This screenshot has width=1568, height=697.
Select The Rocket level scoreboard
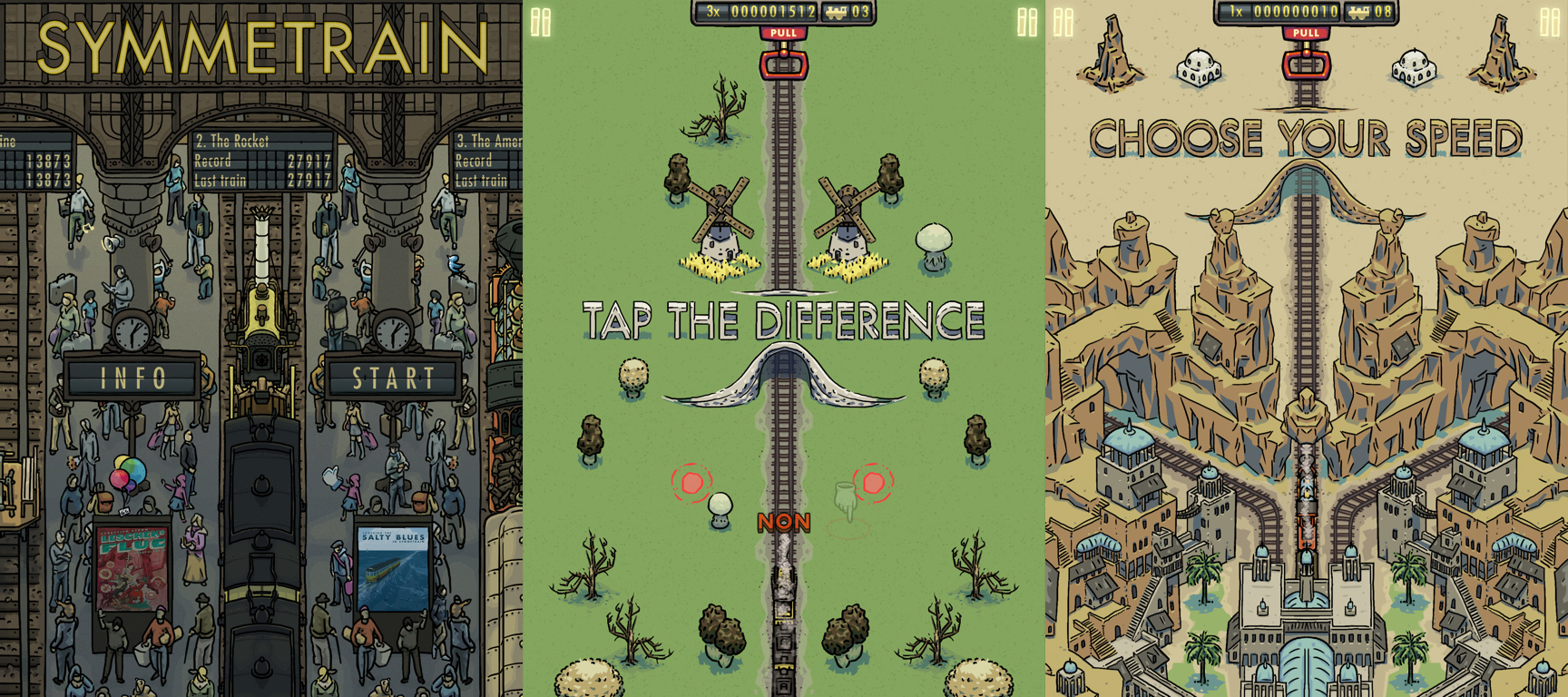coord(262,161)
